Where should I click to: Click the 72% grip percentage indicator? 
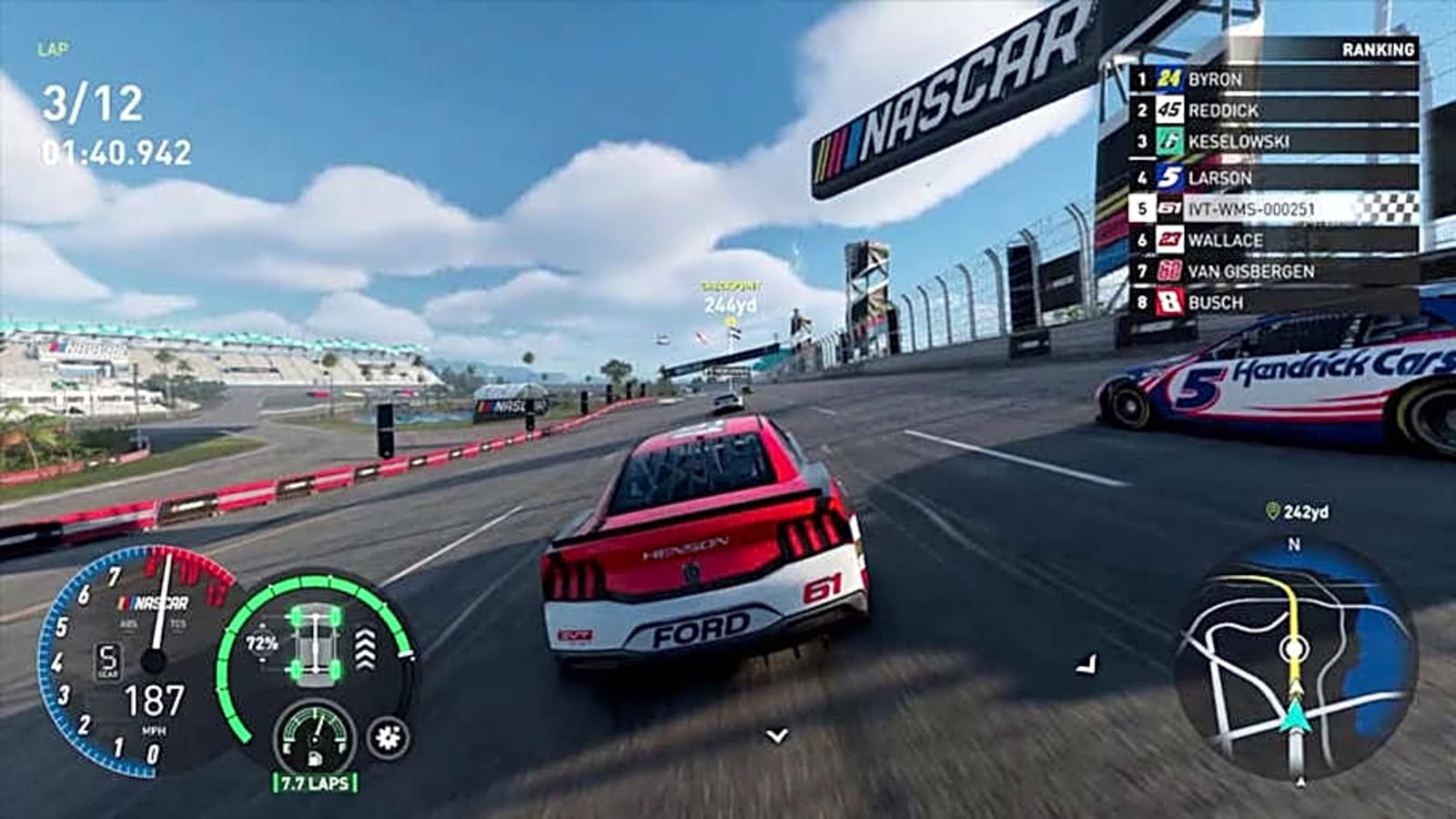[x=260, y=642]
